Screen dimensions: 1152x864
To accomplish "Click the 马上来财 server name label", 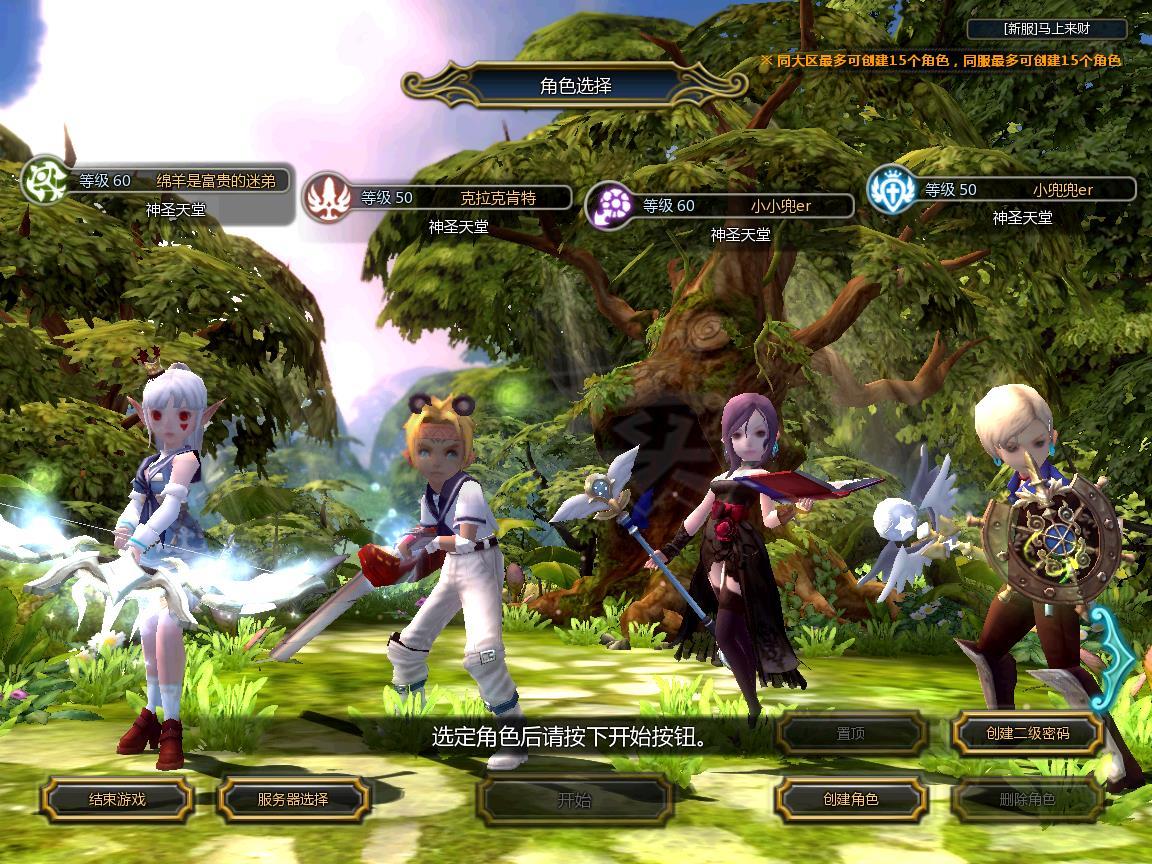I will tap(1047, 29).
